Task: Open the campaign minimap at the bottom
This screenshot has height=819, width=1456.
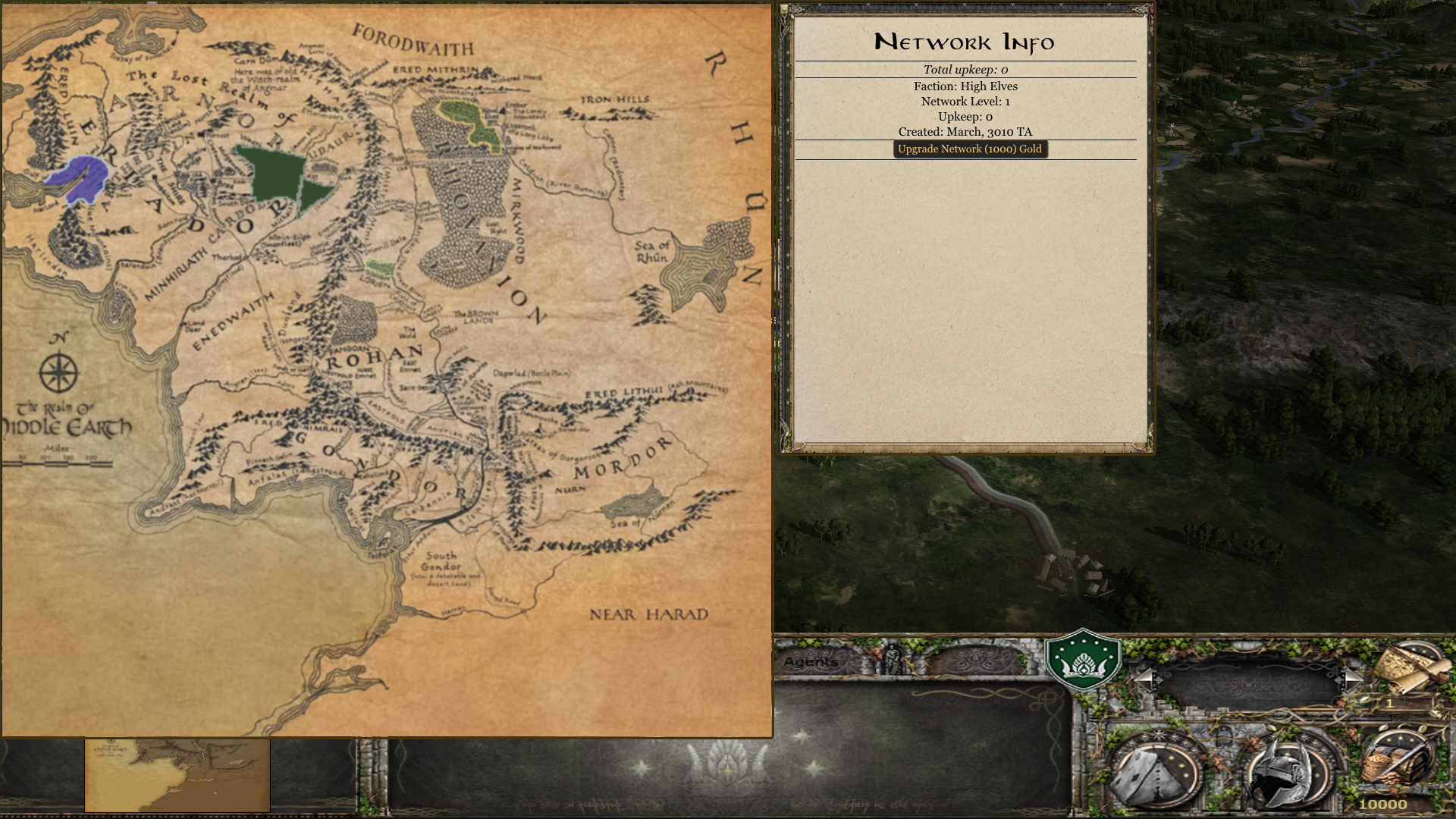Action: click(177, 775)
